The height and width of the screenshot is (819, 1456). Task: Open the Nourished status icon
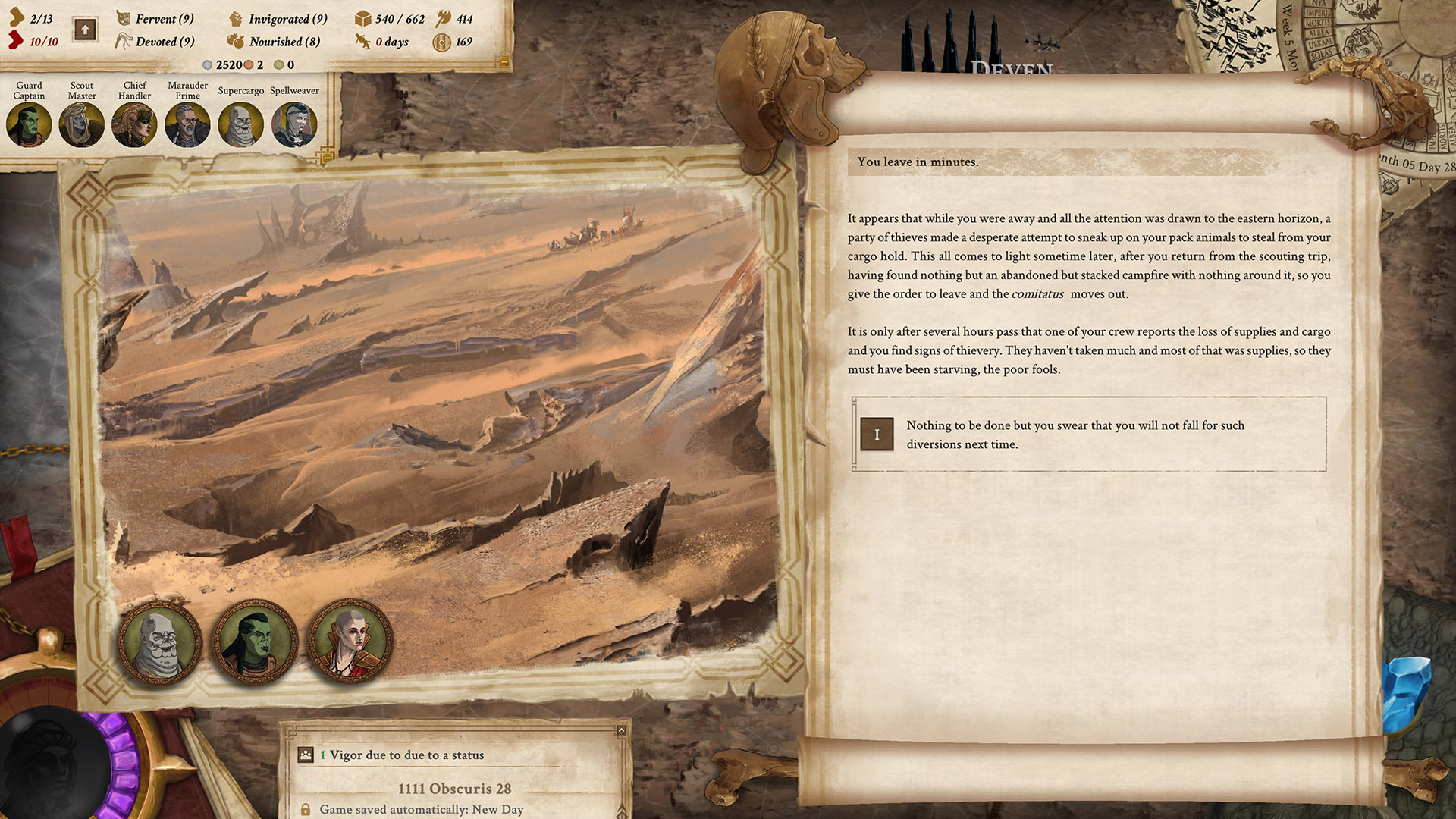237,41
